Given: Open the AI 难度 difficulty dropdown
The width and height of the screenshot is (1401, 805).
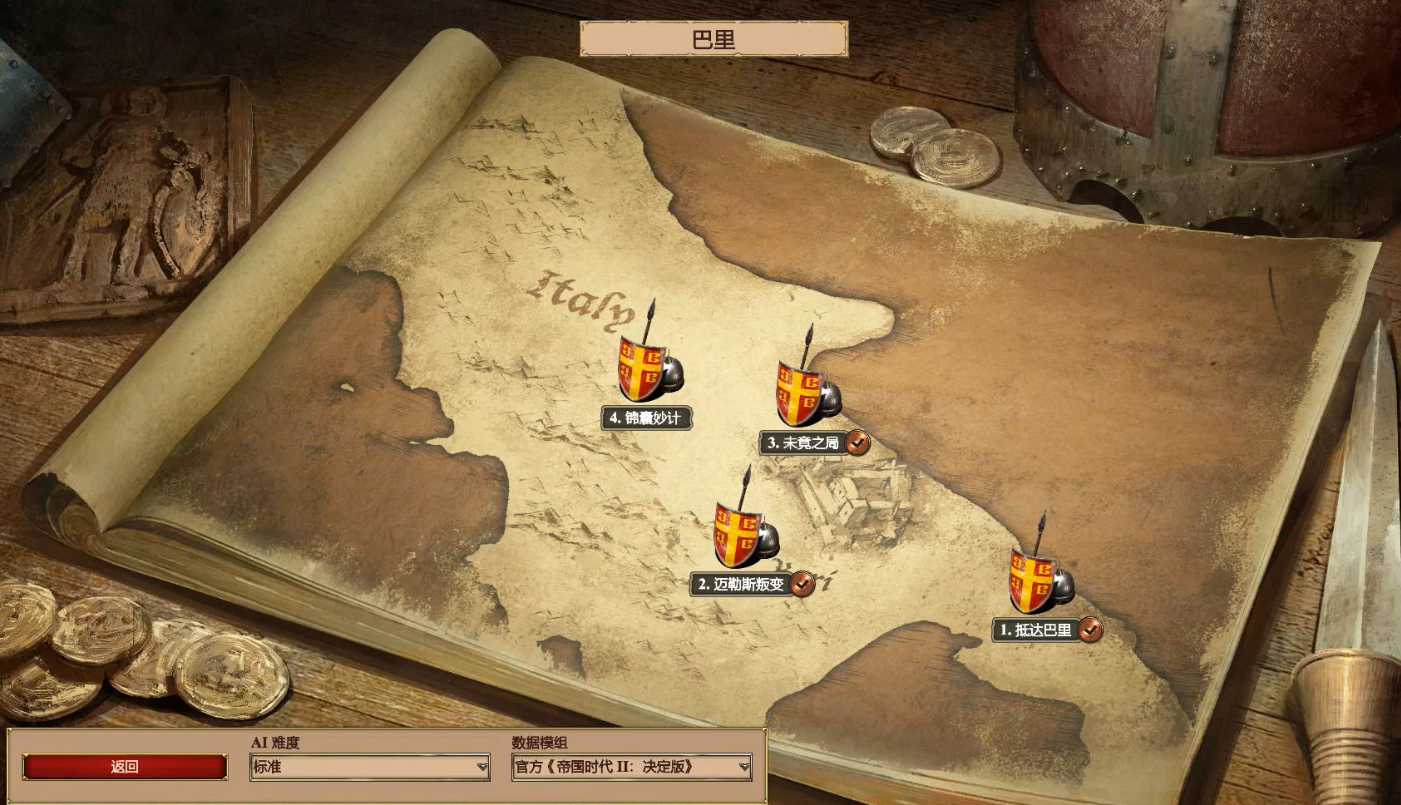Looking at the screenshot, I should click(x=370, y=767).
